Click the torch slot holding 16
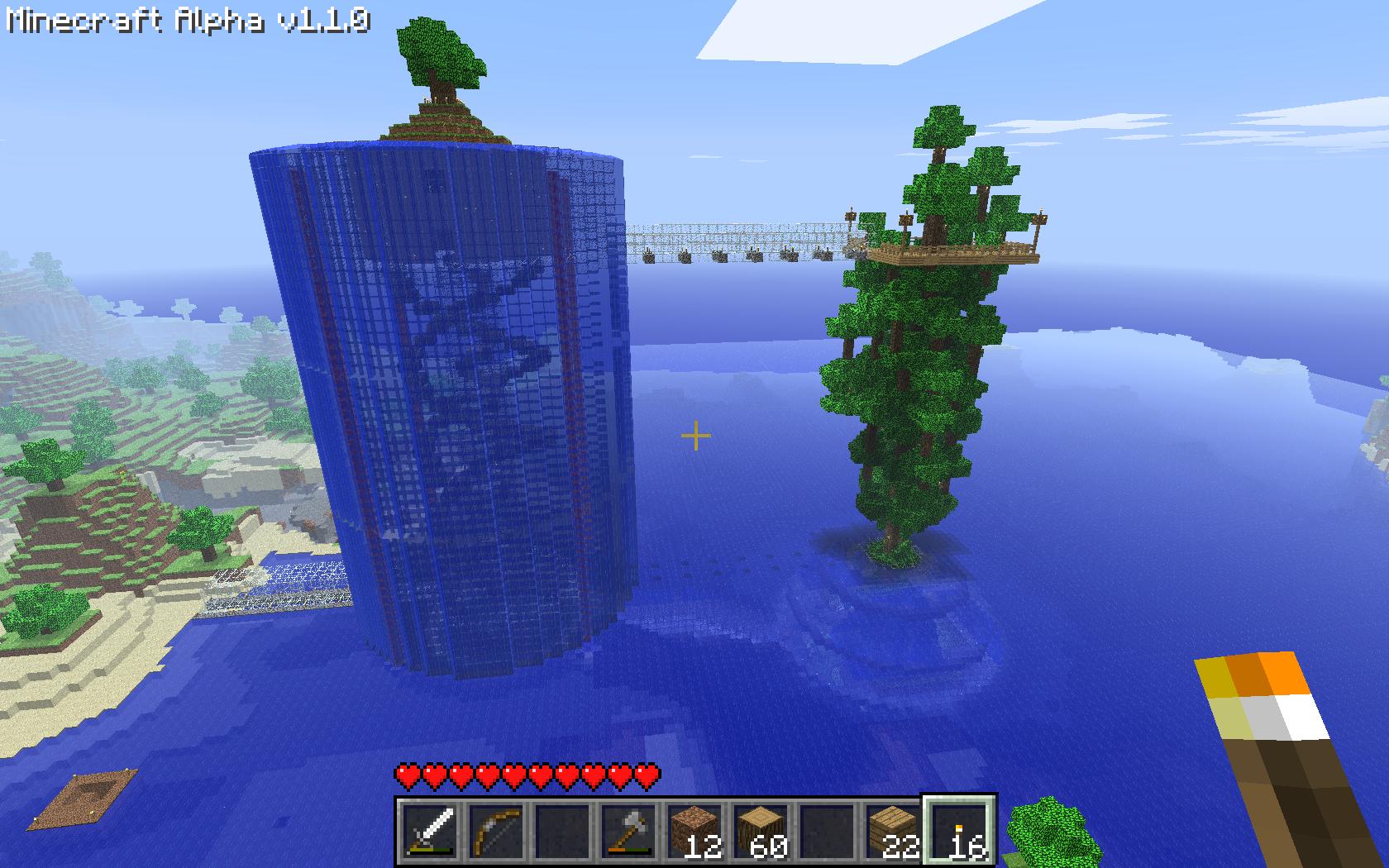This screenshot has width=1389, height=868. click(x=959, y=829)
